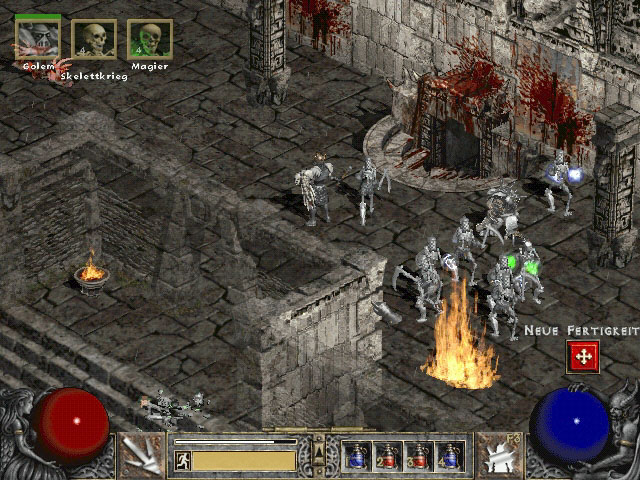This screenshot has width=640, height=480.
Task: Open the Neue Fertigkeit red skill button
Action: (581, 356)
